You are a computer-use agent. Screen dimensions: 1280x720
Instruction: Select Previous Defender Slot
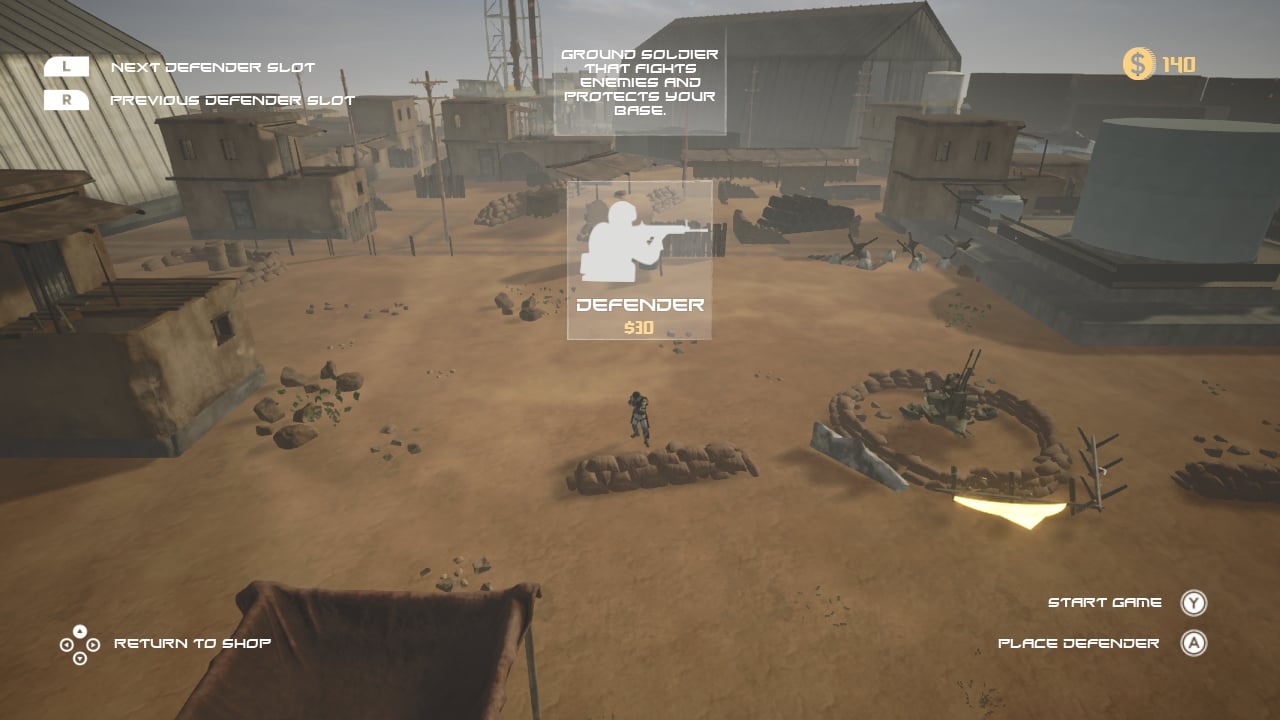coord(233,100)
